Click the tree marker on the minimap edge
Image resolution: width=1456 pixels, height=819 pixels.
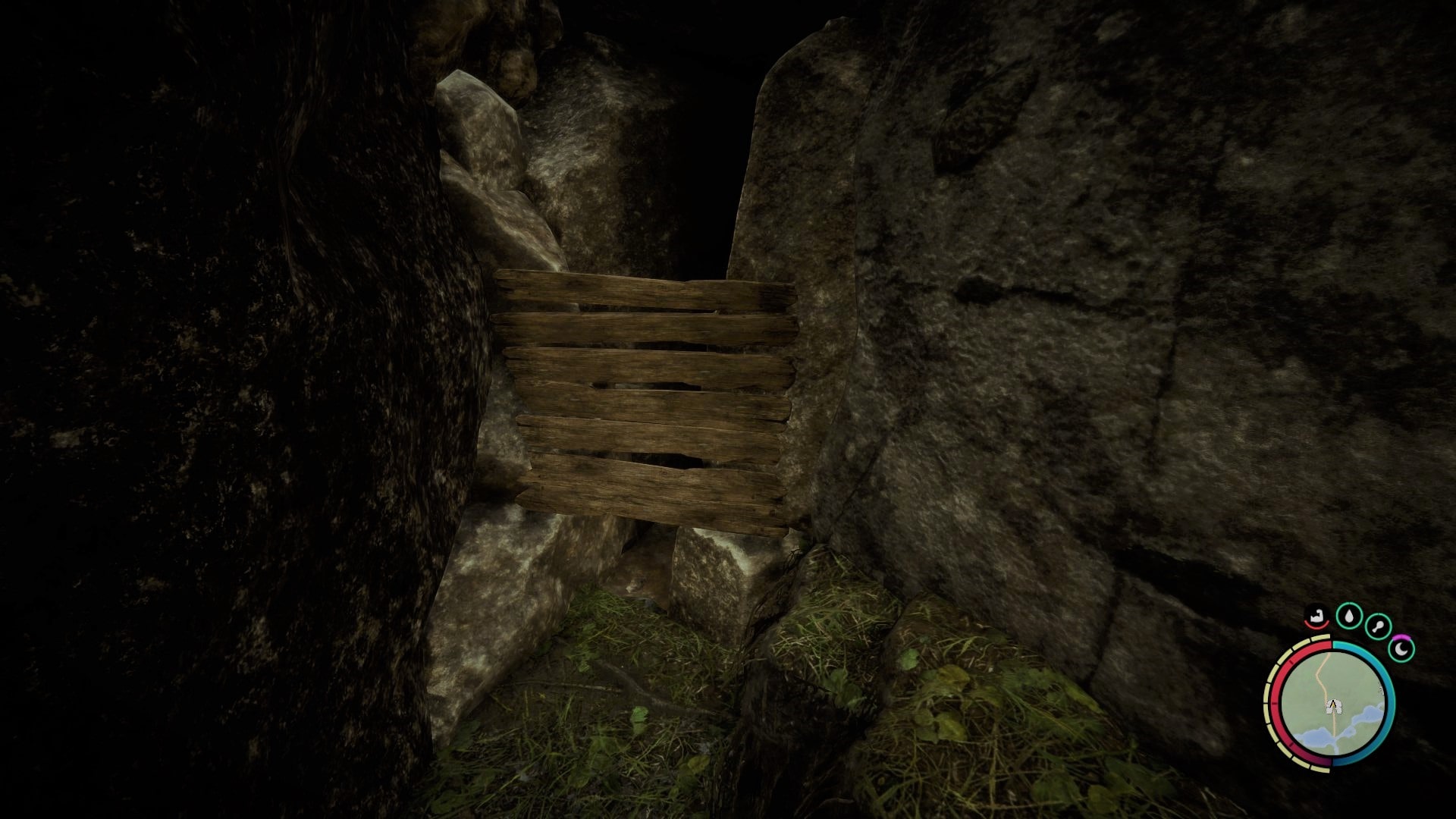click(1381, 689)
